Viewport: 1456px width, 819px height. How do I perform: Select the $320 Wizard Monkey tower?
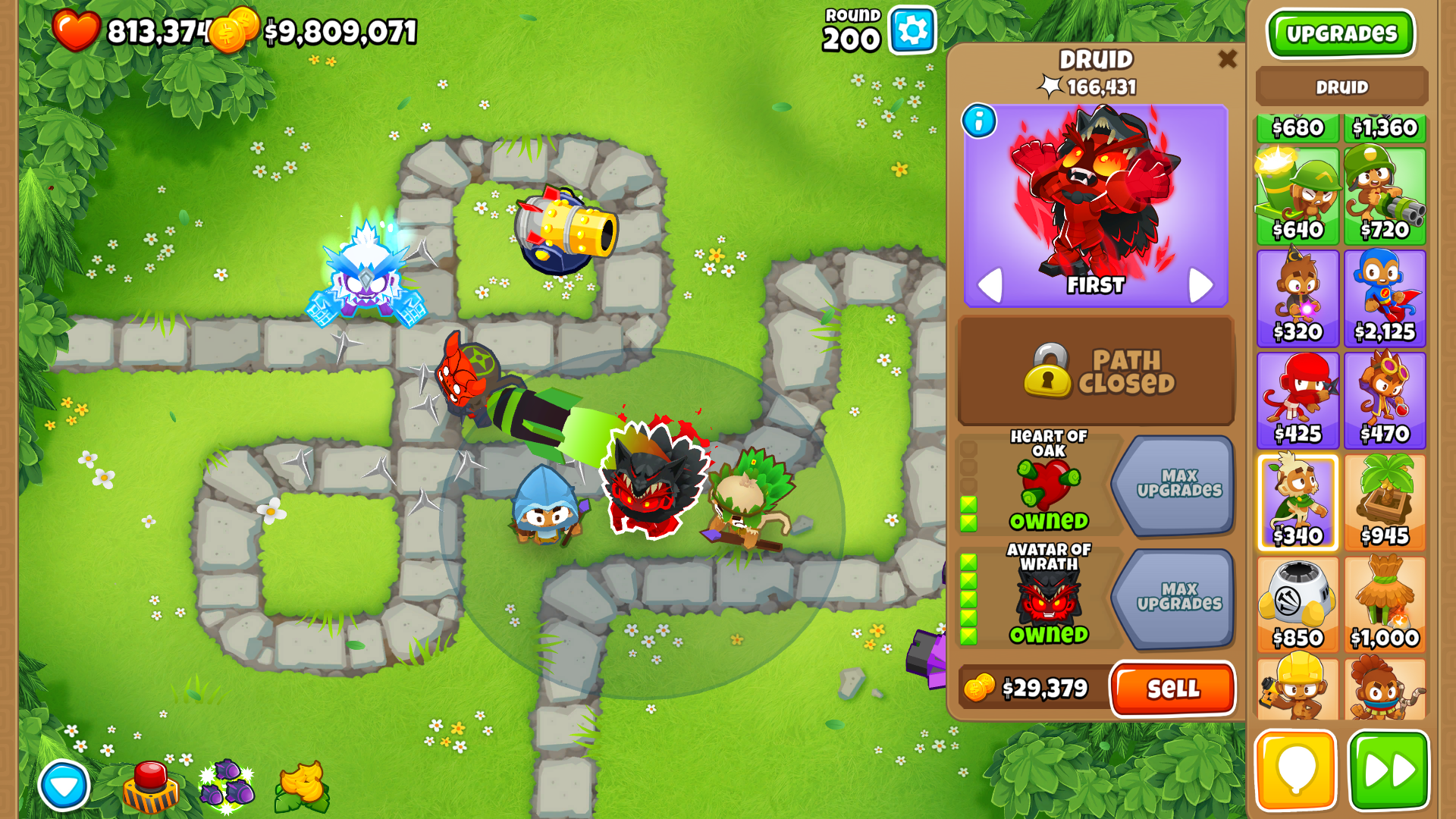(x=1298, y=298)
